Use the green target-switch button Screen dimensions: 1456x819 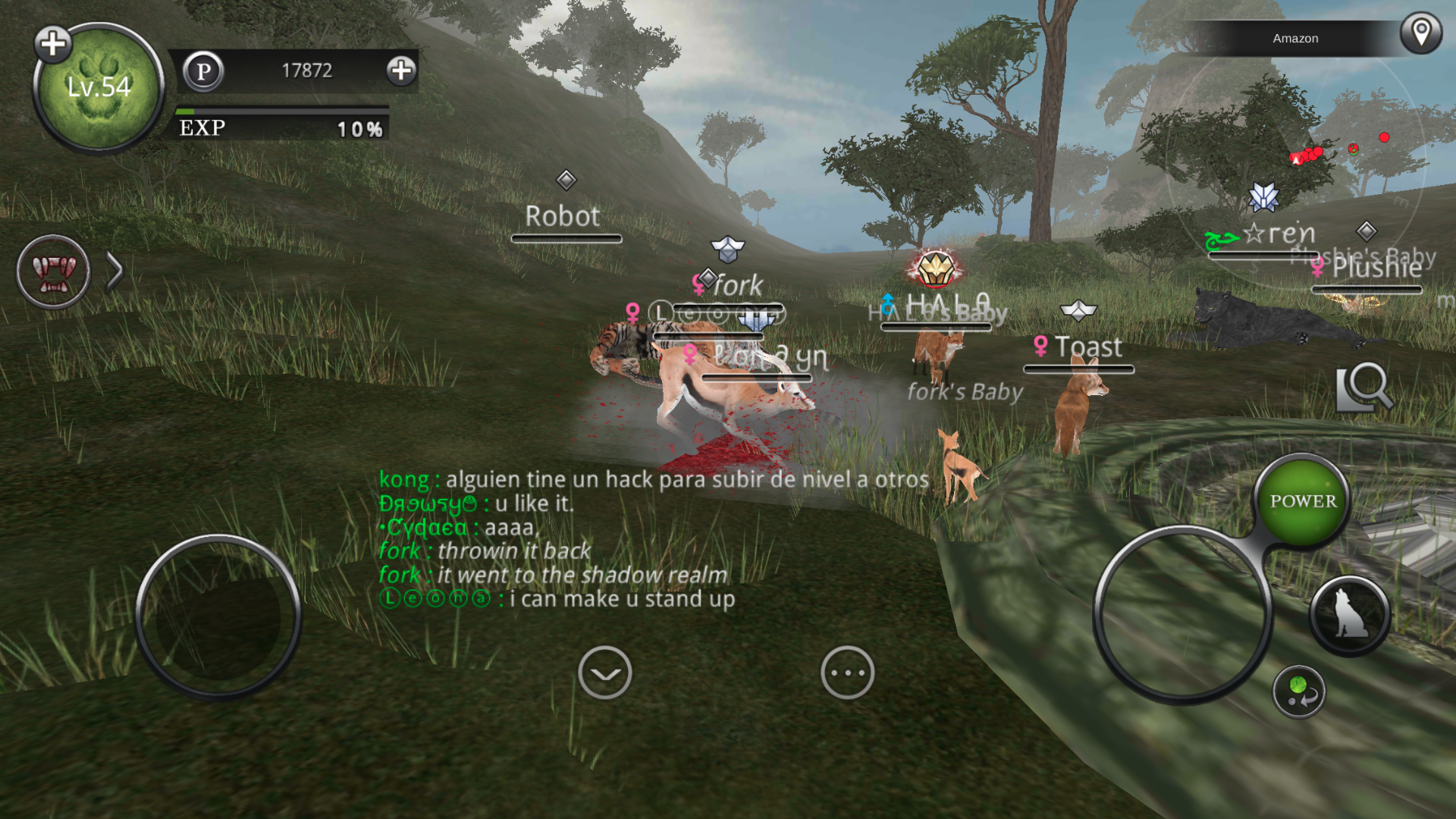tap(1299, 692)
